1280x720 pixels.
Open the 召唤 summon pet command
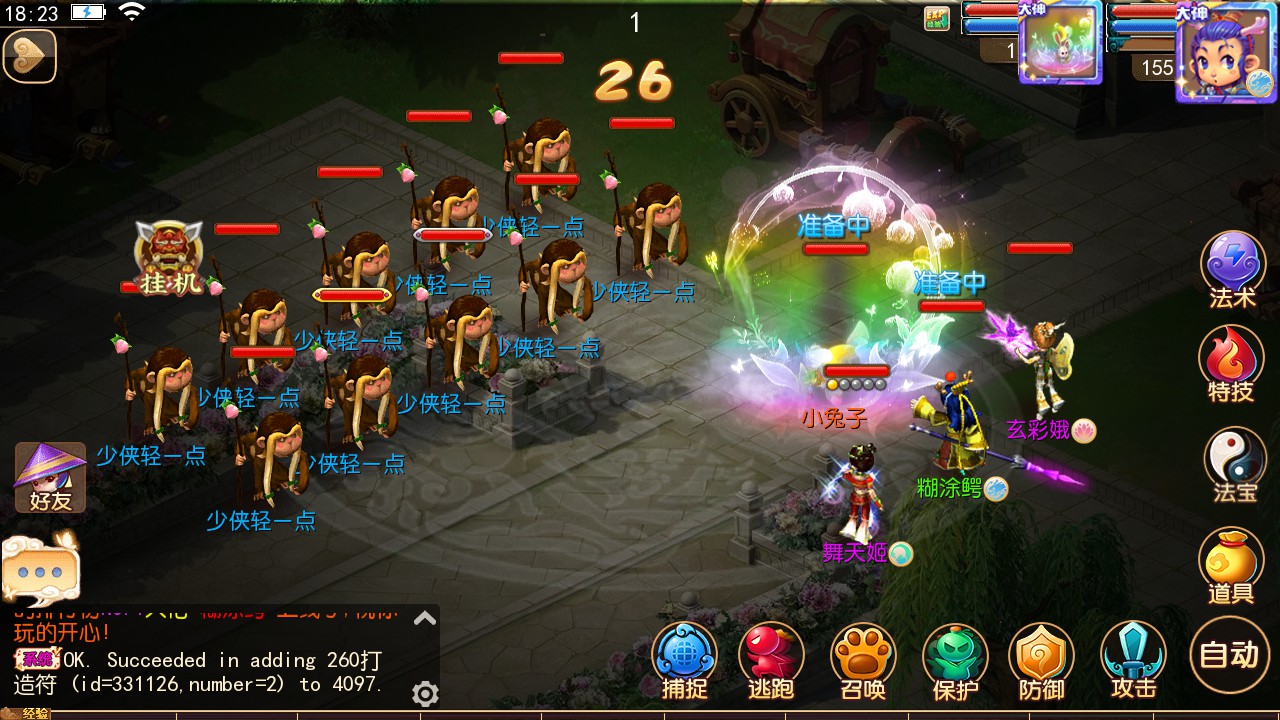pyautogui.click(x=863, y=658)
